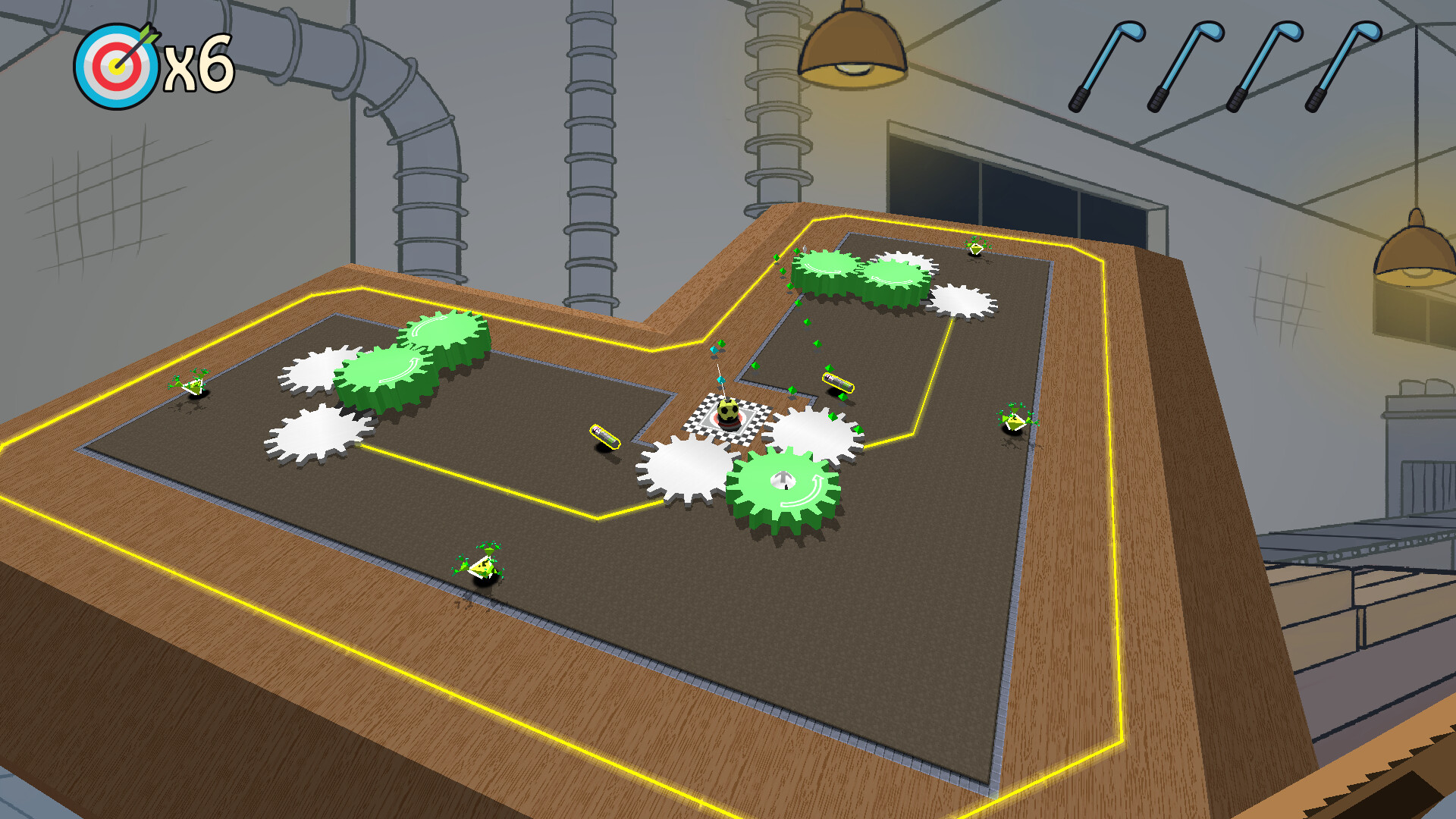
Task: Click the robot at the top of the course
Action: [x=974, y=250]
